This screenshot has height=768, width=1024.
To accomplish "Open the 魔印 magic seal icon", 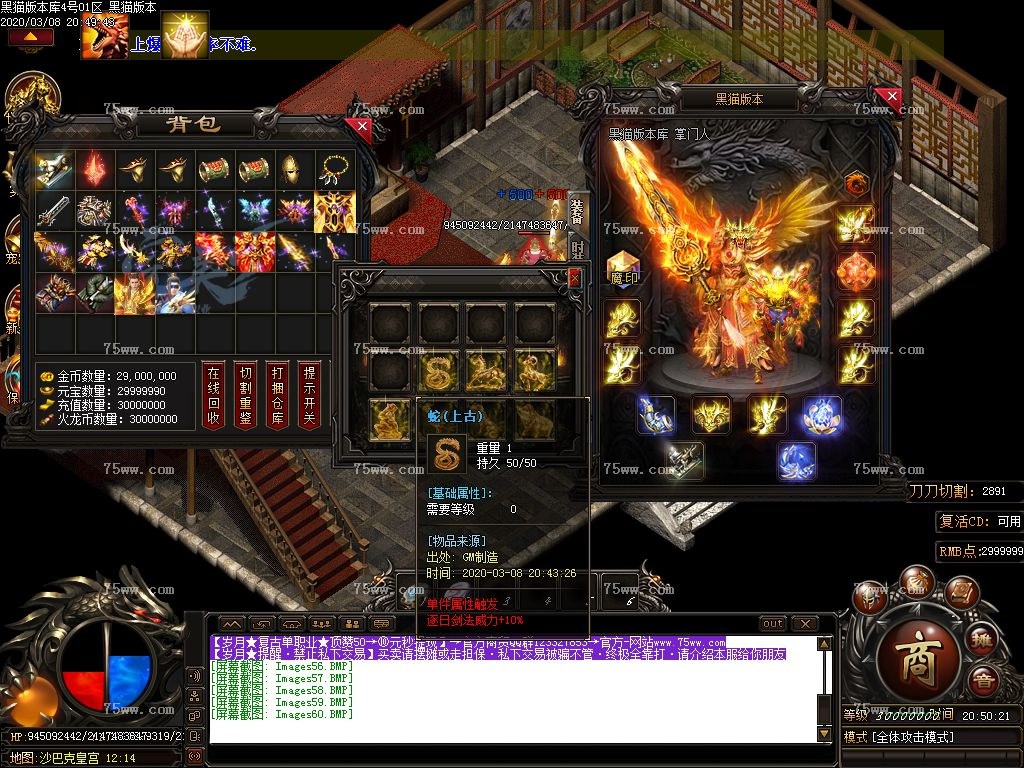I will click(623, 270).
